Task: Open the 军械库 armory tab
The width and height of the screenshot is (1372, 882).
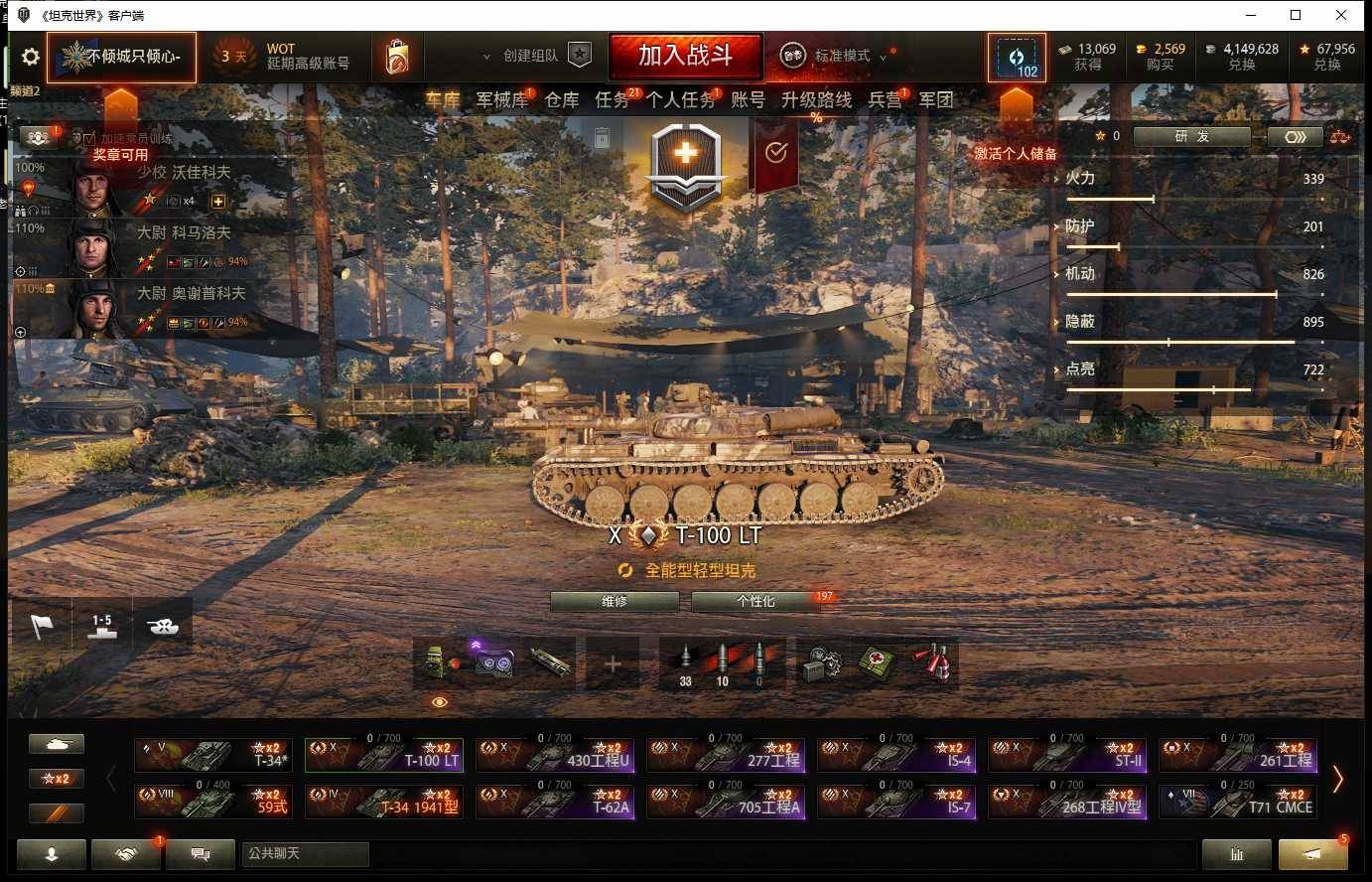Action: pyautogui.click(x=501, y=99)
